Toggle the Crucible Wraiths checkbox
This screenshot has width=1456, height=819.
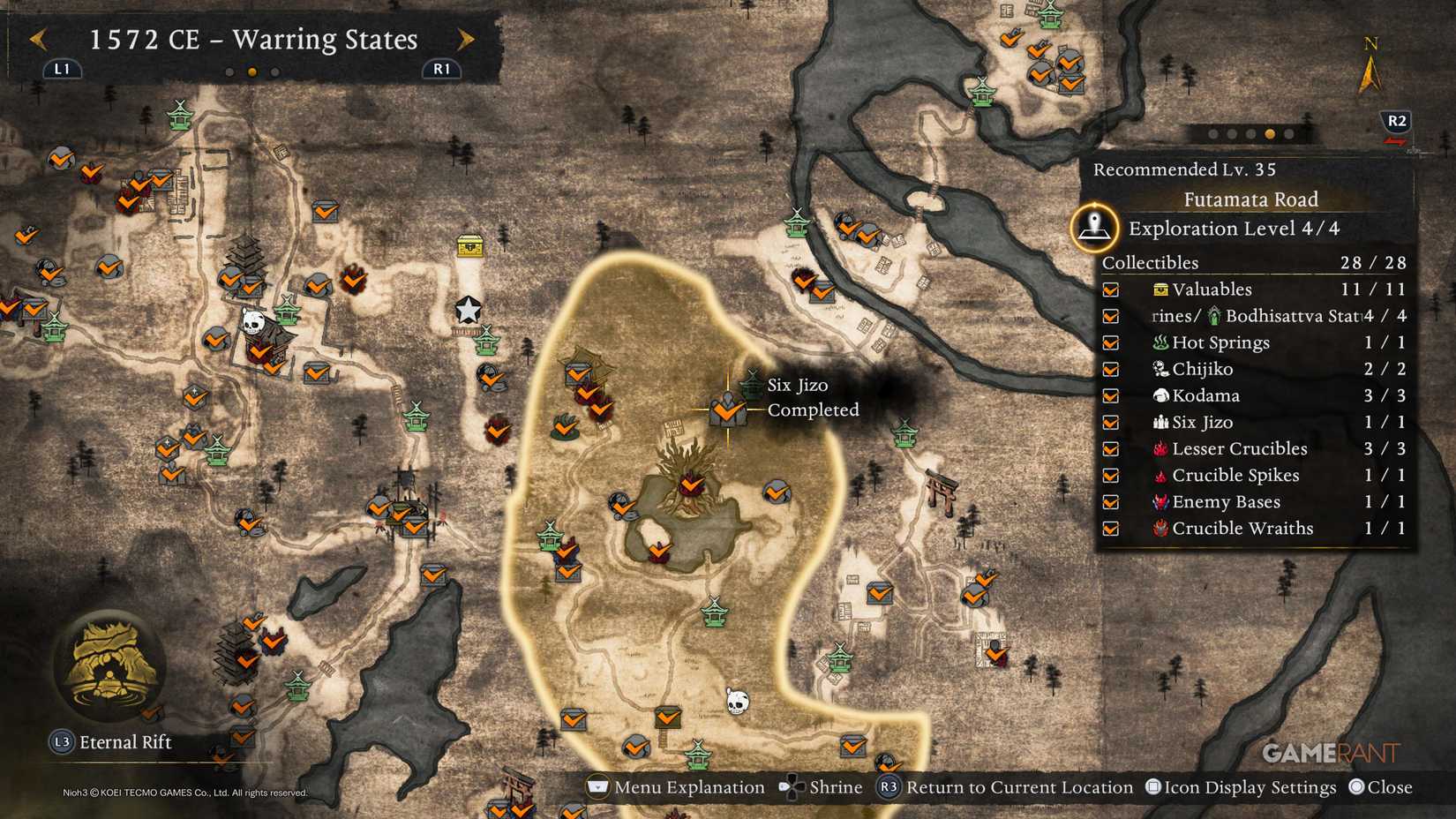click(x=1110, y=528)
